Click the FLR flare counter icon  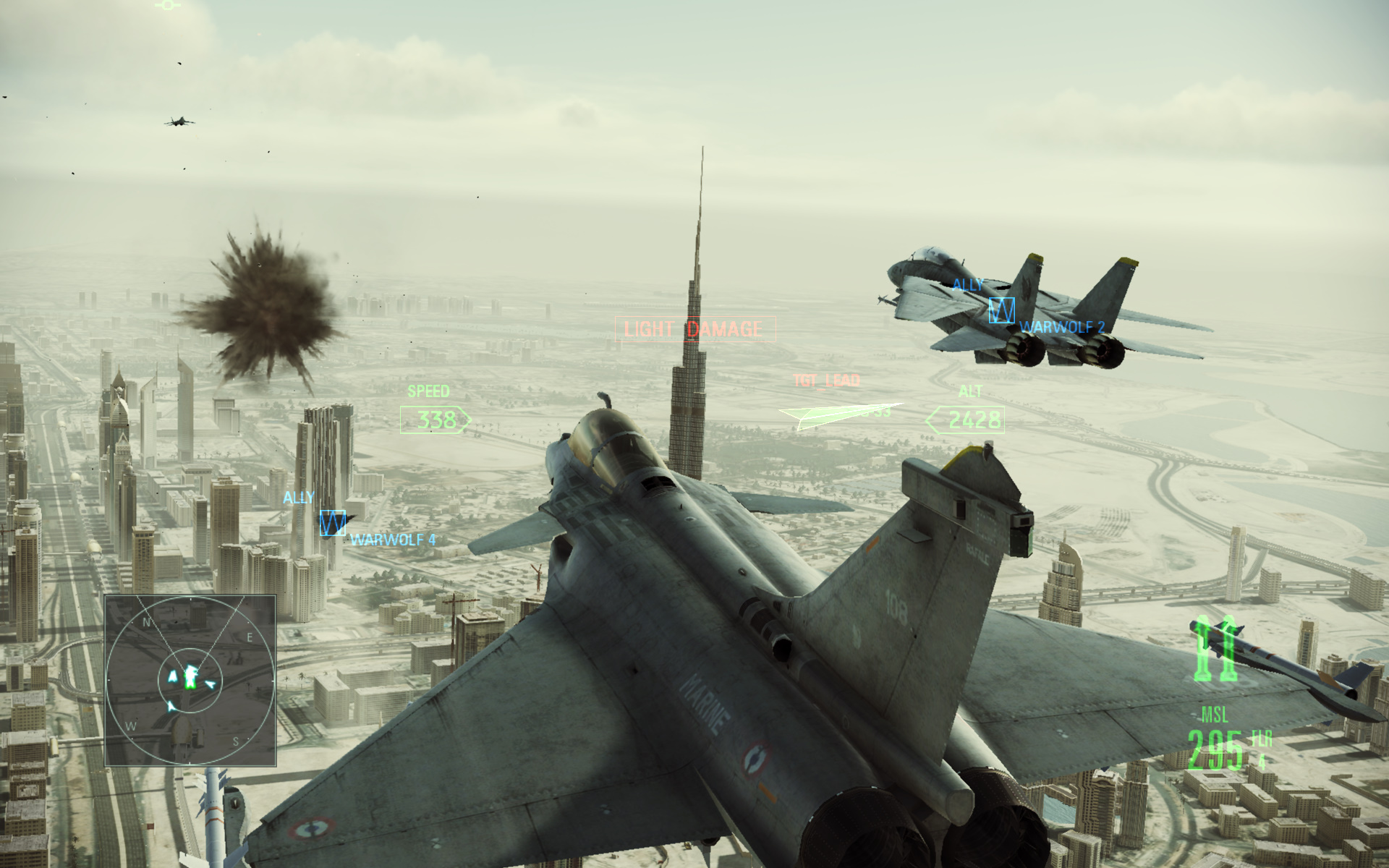[x=1262, y=740]
